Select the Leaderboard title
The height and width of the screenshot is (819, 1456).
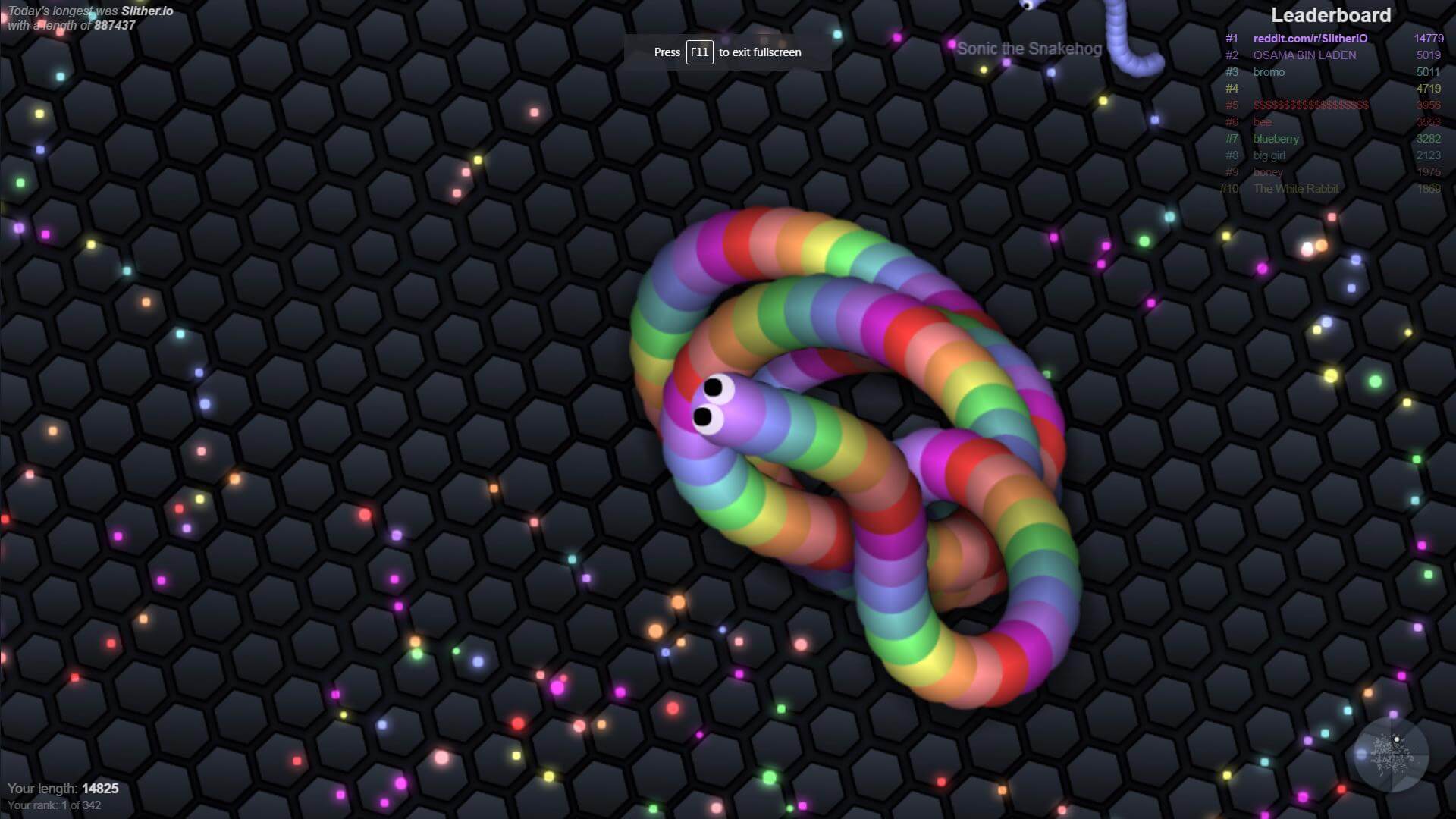point(1332,15)
